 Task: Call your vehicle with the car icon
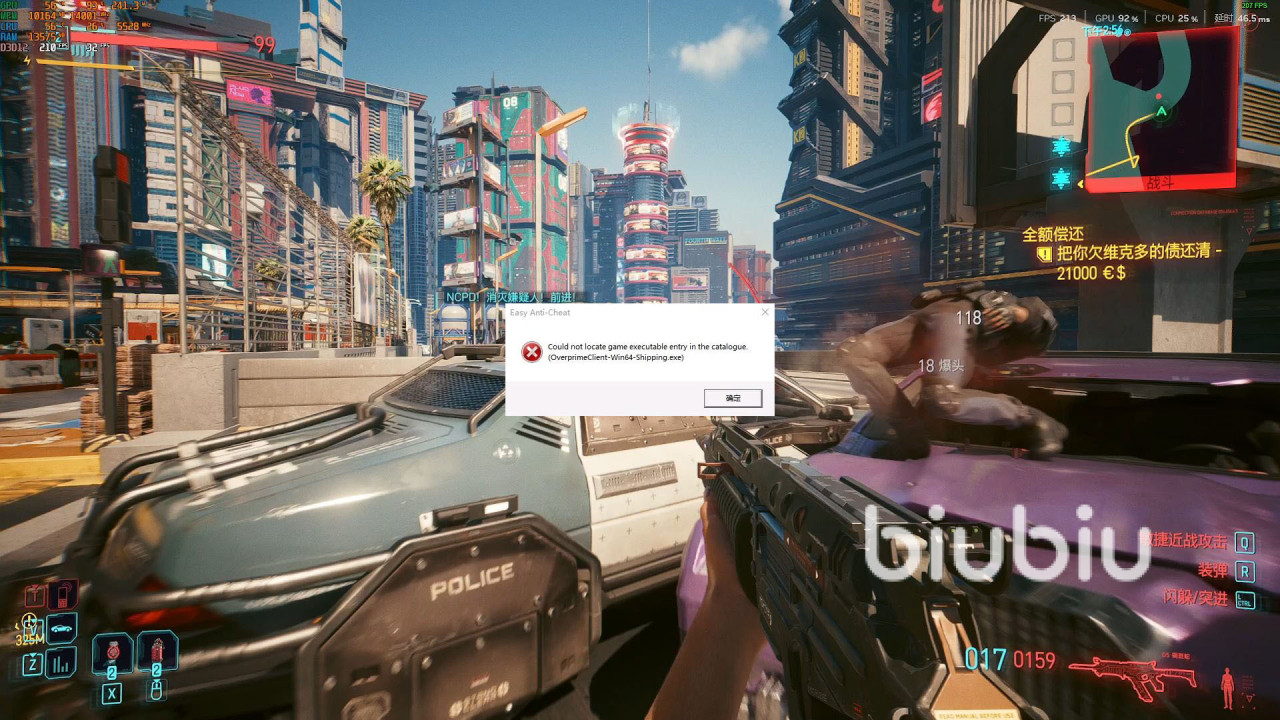pyautogui.click(x=61, y=628)
